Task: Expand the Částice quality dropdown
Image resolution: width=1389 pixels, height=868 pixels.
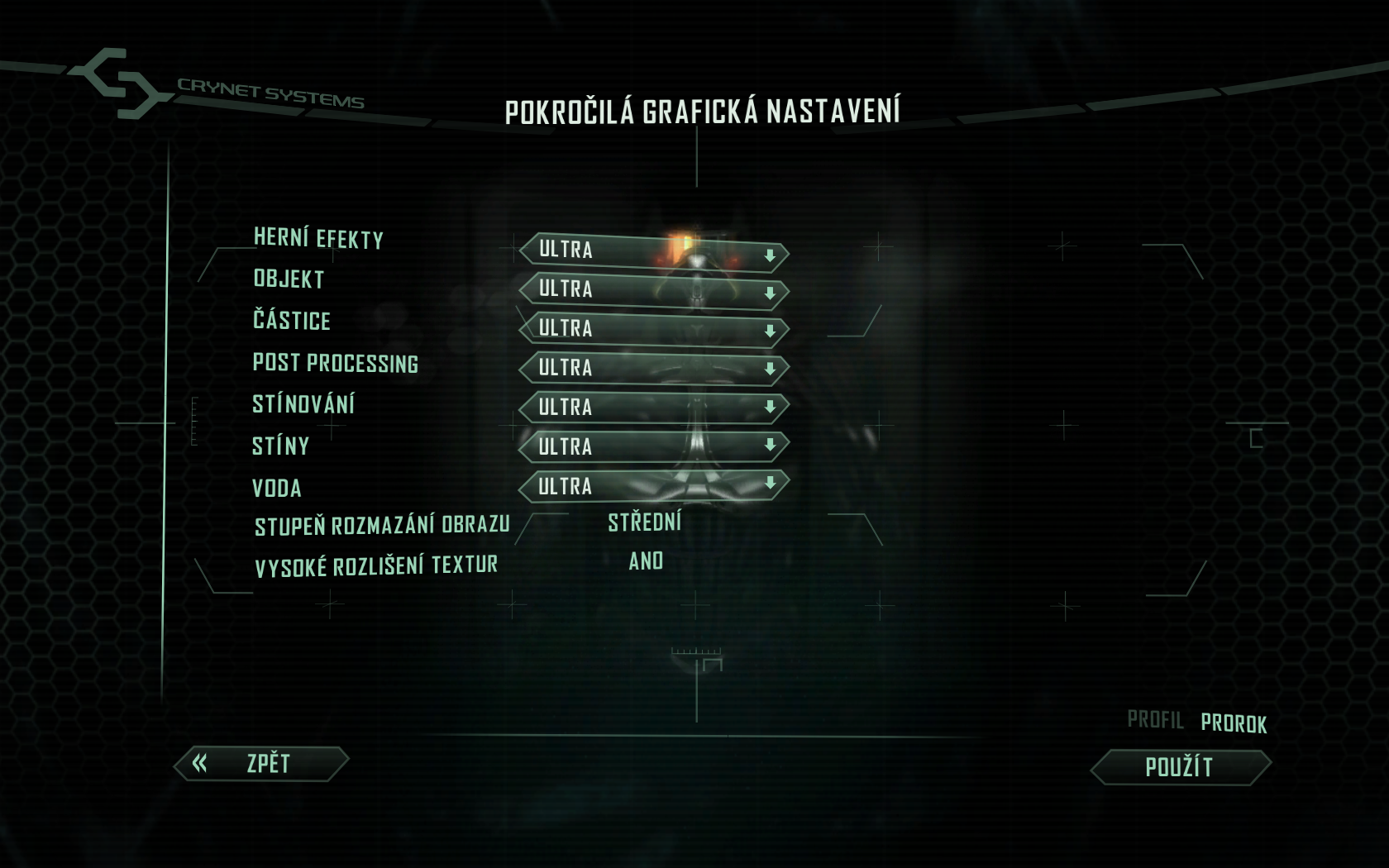Action: (x=653, y=329)
